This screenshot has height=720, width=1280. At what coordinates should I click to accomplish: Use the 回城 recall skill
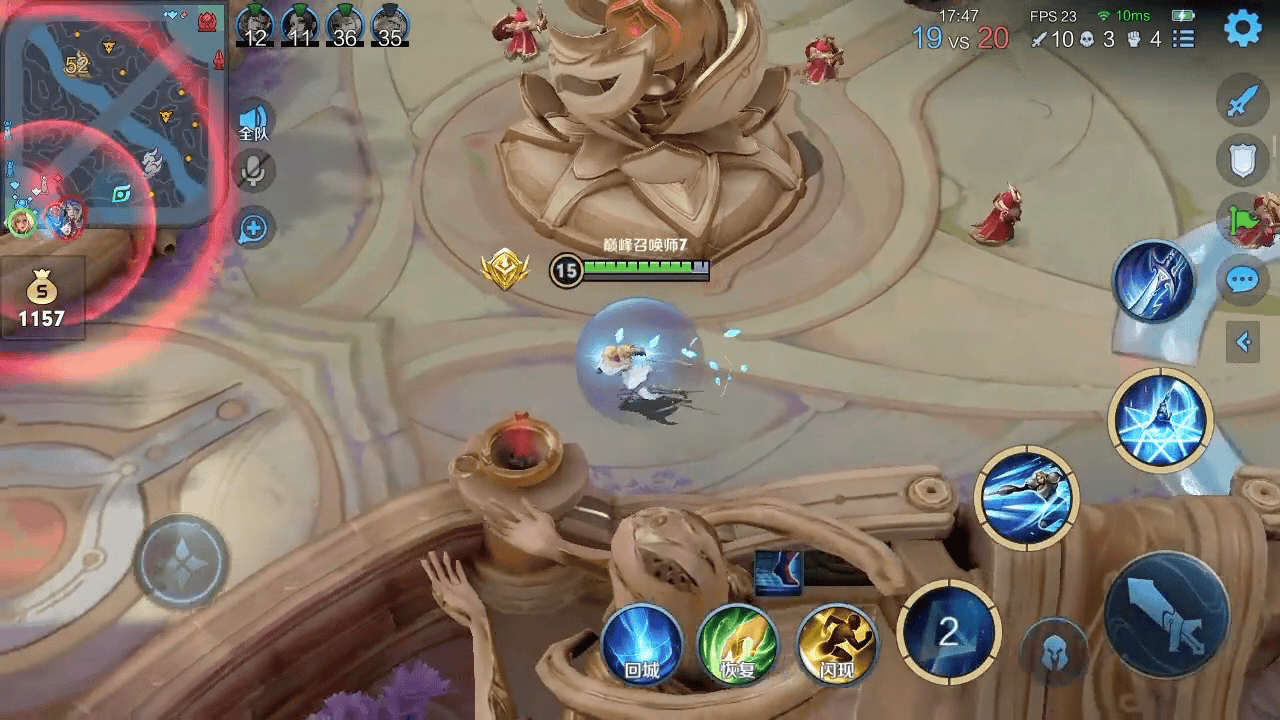coord(641,643)
